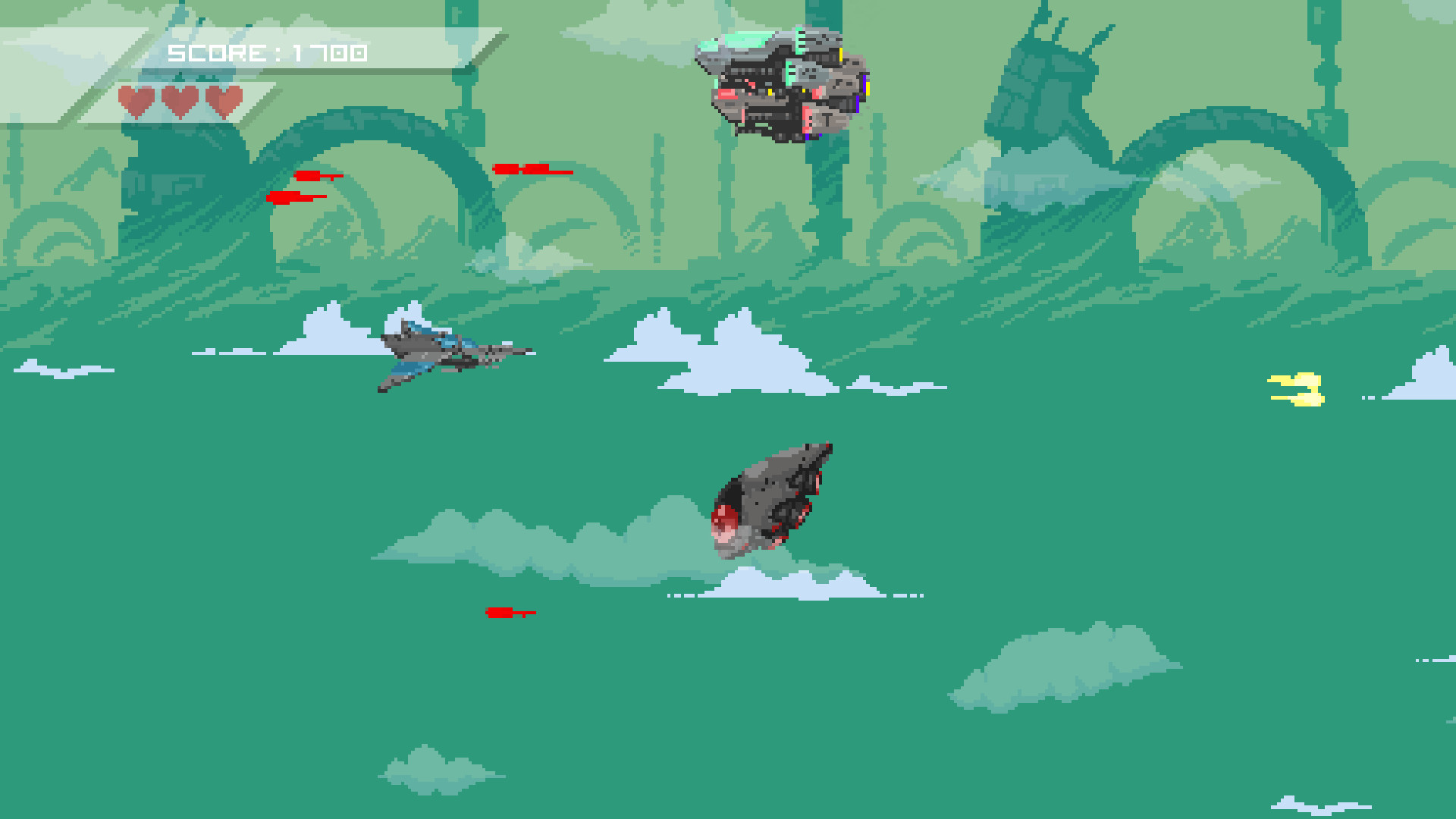
Task: Click the third red heart icon
Action: click(222, 99)
